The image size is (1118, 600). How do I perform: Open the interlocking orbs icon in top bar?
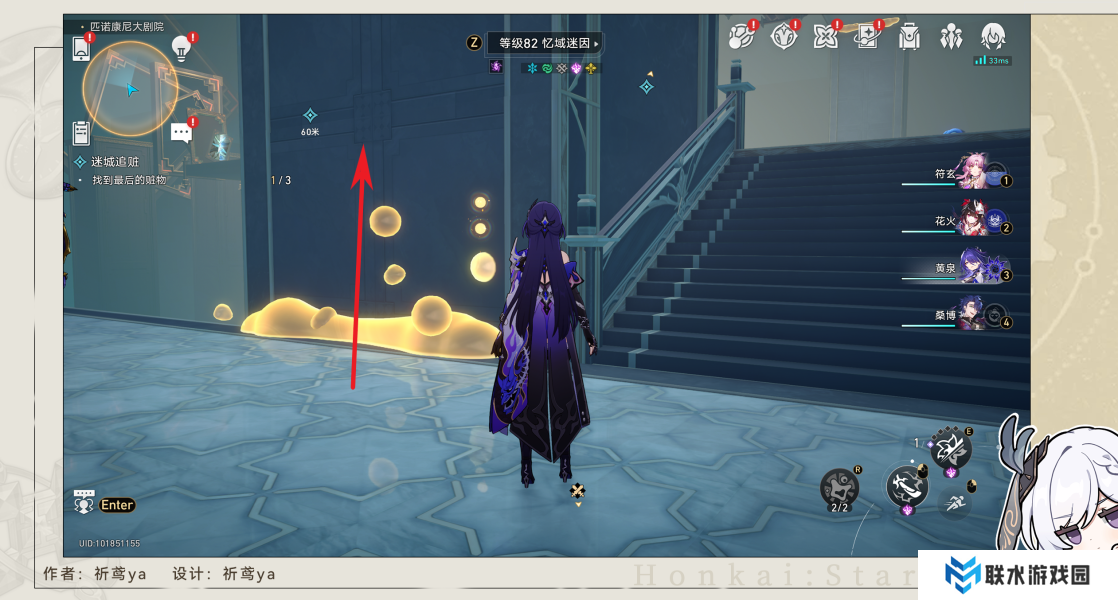click(741, 38)
